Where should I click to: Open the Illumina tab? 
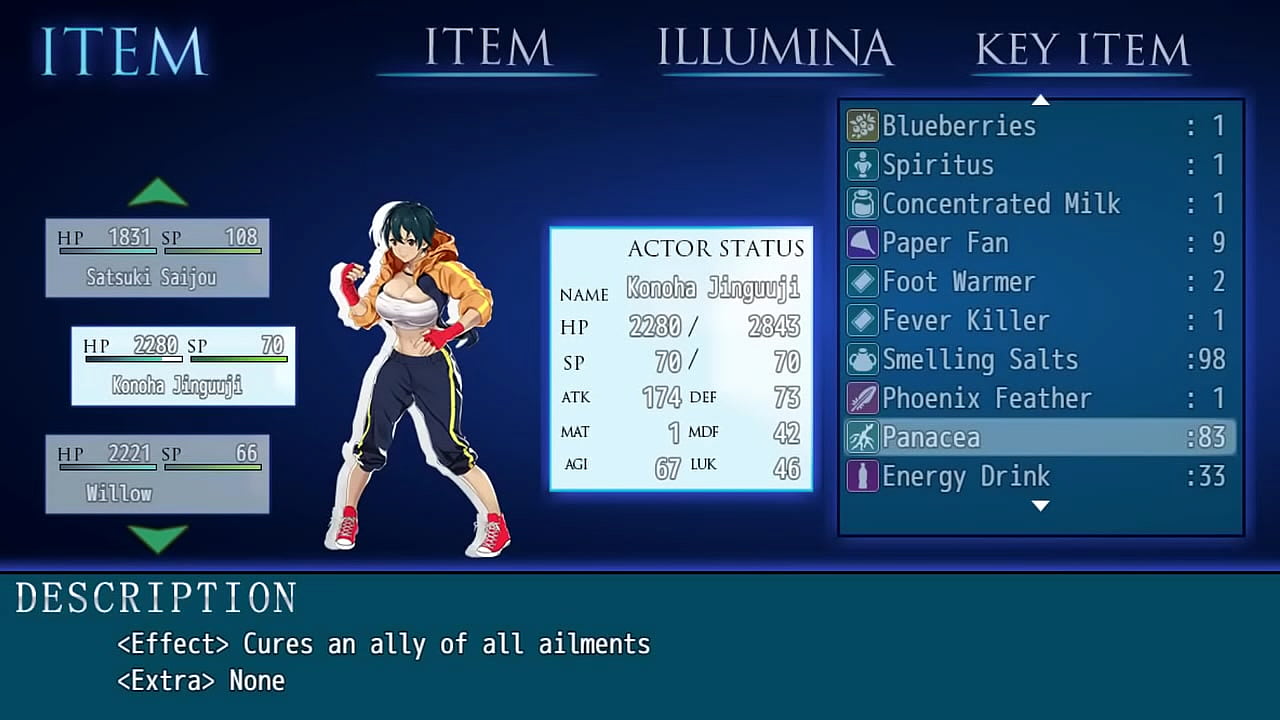[774, 48]
